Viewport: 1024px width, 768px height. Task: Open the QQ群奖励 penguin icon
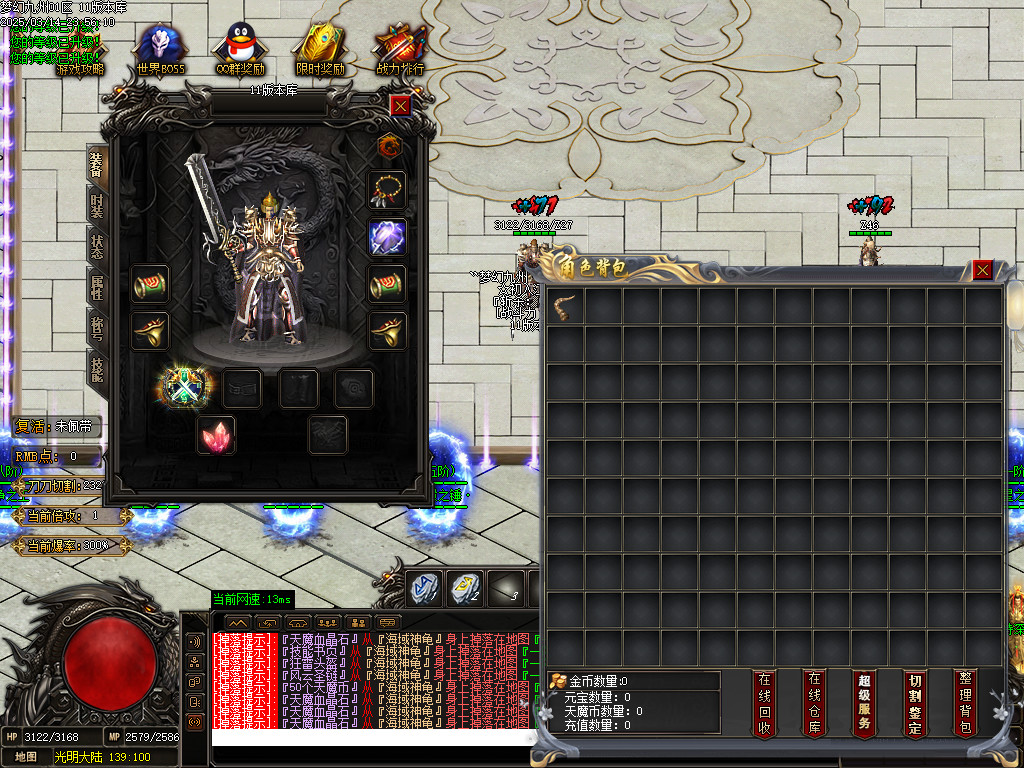240,50
